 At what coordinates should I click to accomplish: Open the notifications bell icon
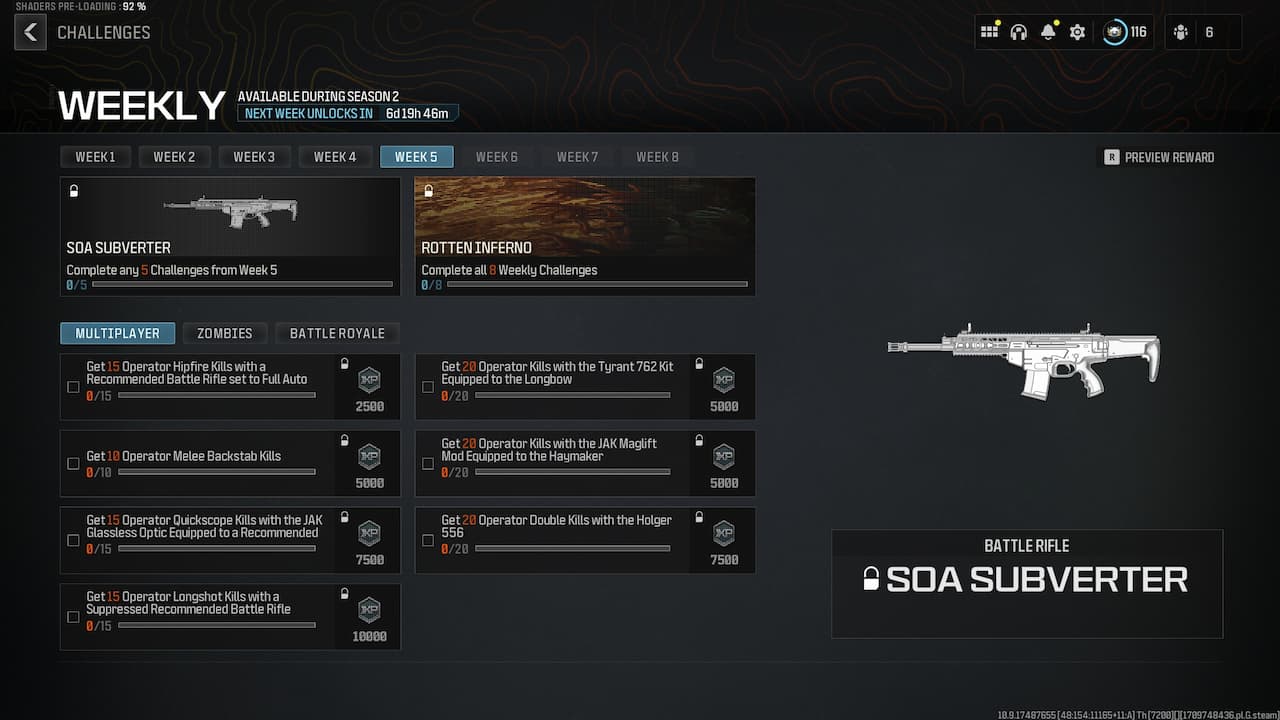pyautogui.click(x=1047, y=32)
